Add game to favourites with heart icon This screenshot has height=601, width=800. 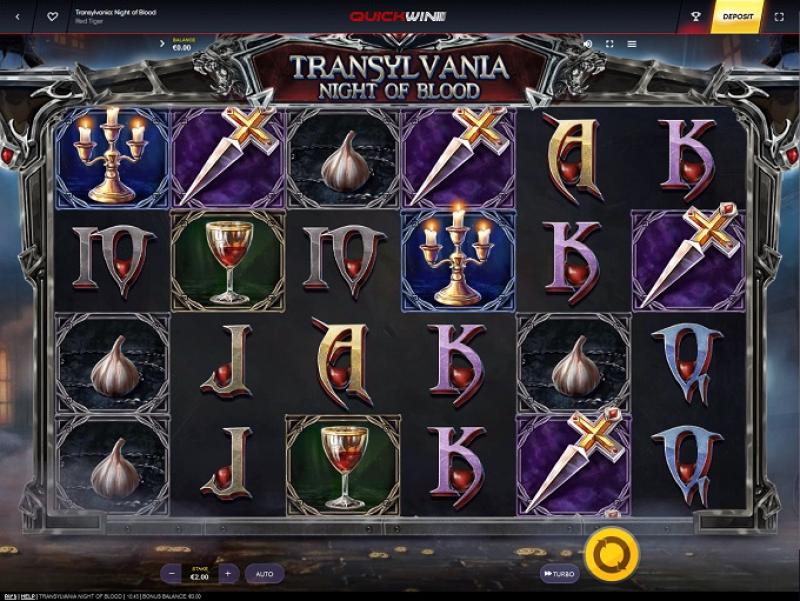pos(52,17)
